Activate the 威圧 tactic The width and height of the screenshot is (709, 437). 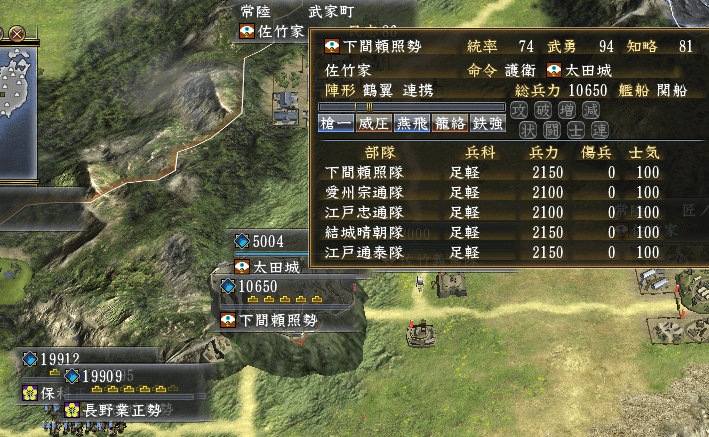click(373, 124)
